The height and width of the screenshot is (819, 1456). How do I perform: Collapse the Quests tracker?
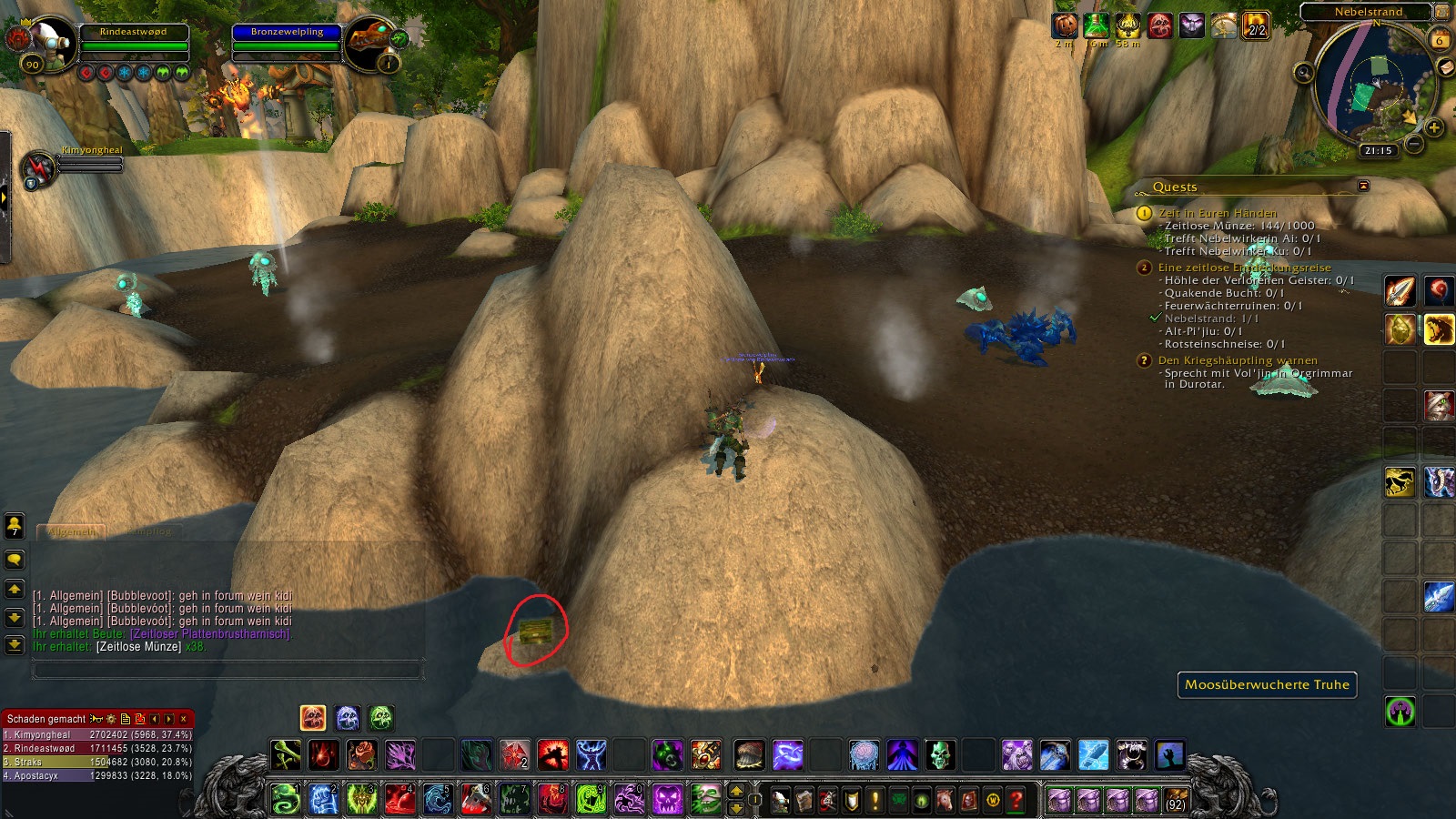1363,186
